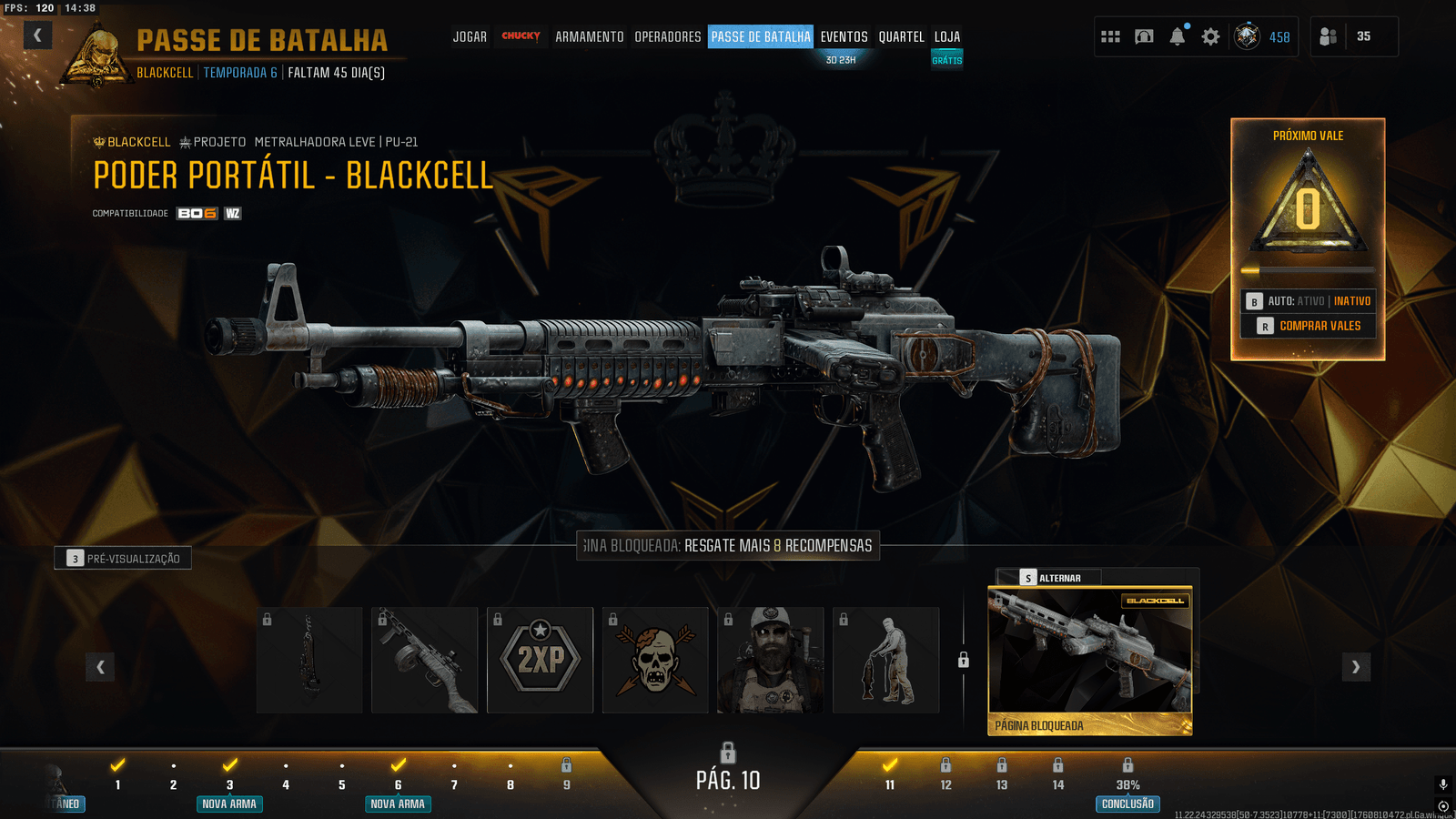Open the settings gear icon
The image size is (1456, 819).
(x=1210, y=36)
